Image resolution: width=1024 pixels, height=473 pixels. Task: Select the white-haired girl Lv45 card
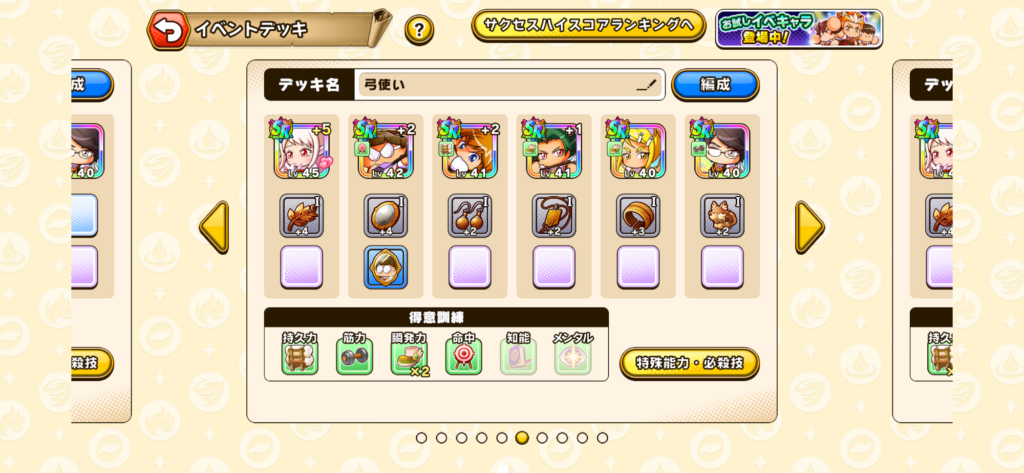click(302, 151)
